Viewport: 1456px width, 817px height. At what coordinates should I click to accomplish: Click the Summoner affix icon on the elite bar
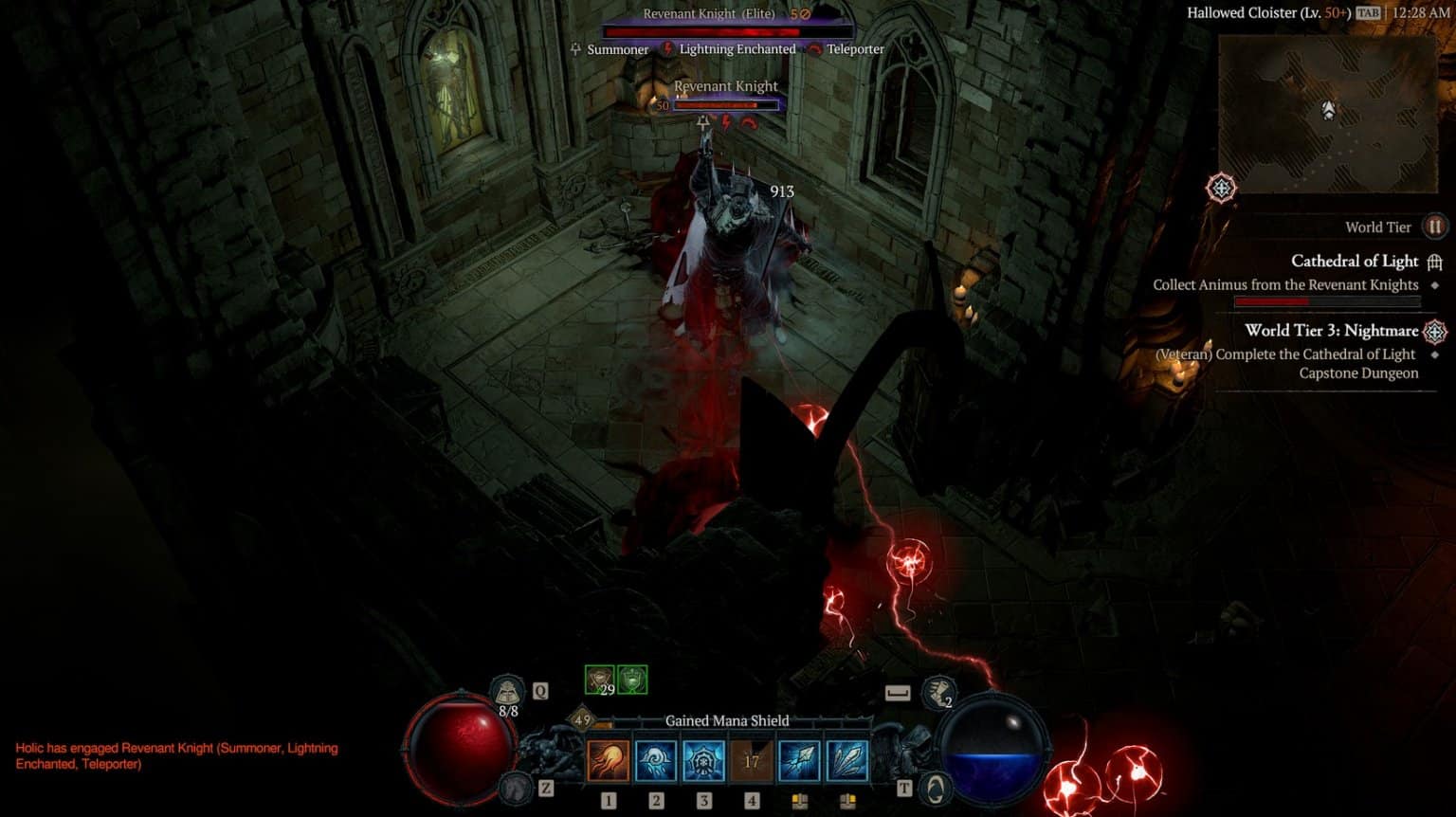(x=575, y=49)
